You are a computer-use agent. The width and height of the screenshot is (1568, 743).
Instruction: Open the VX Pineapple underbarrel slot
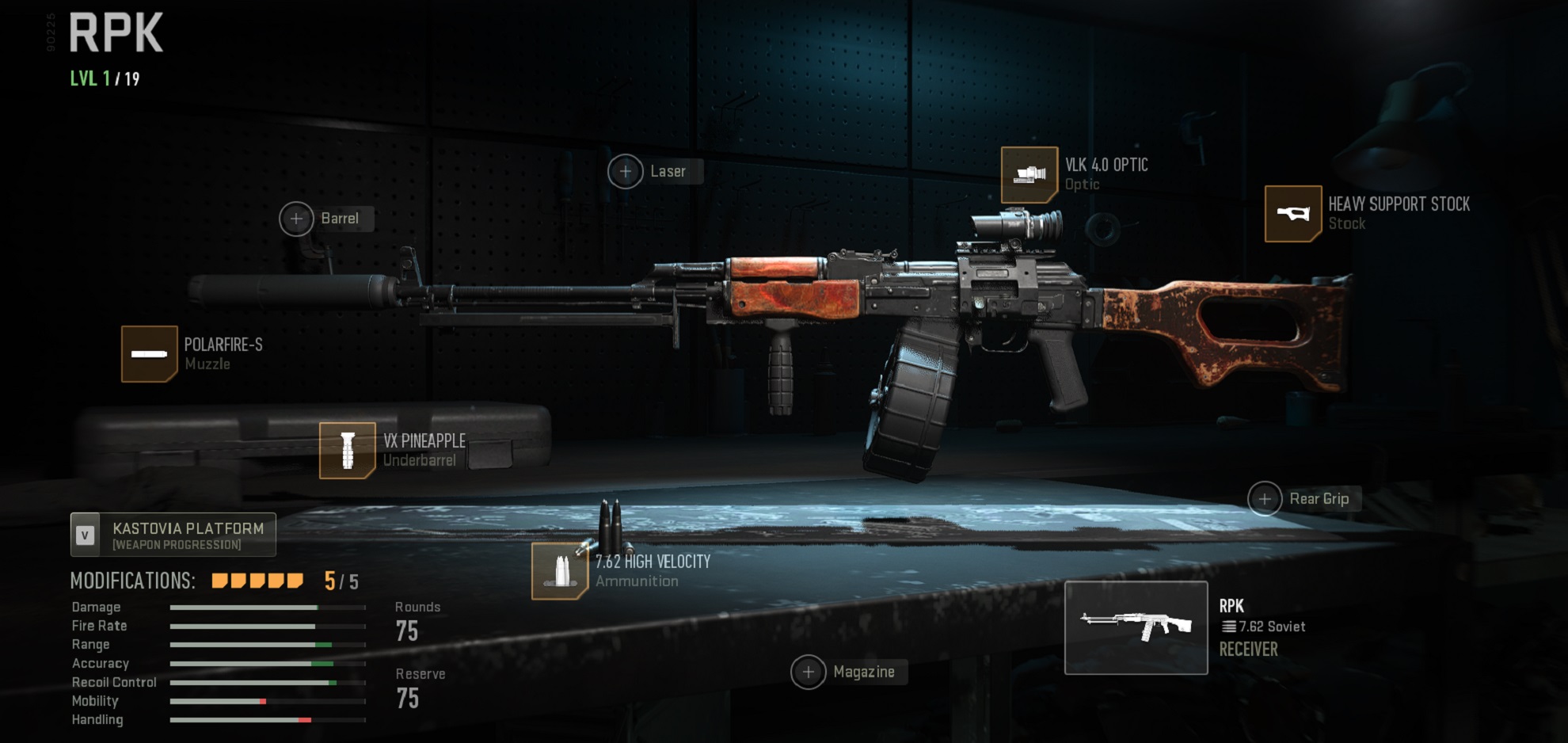[347, 451]
